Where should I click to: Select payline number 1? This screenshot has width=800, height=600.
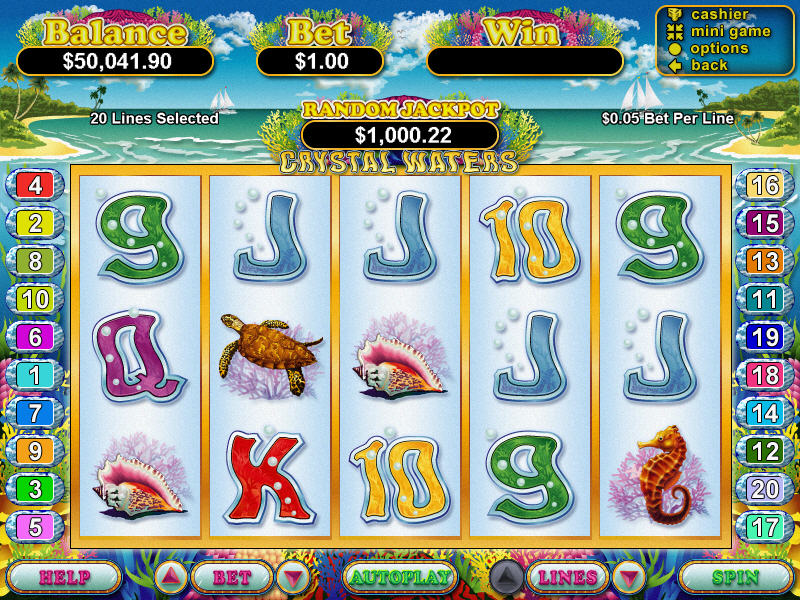click(x=35, y=375)
